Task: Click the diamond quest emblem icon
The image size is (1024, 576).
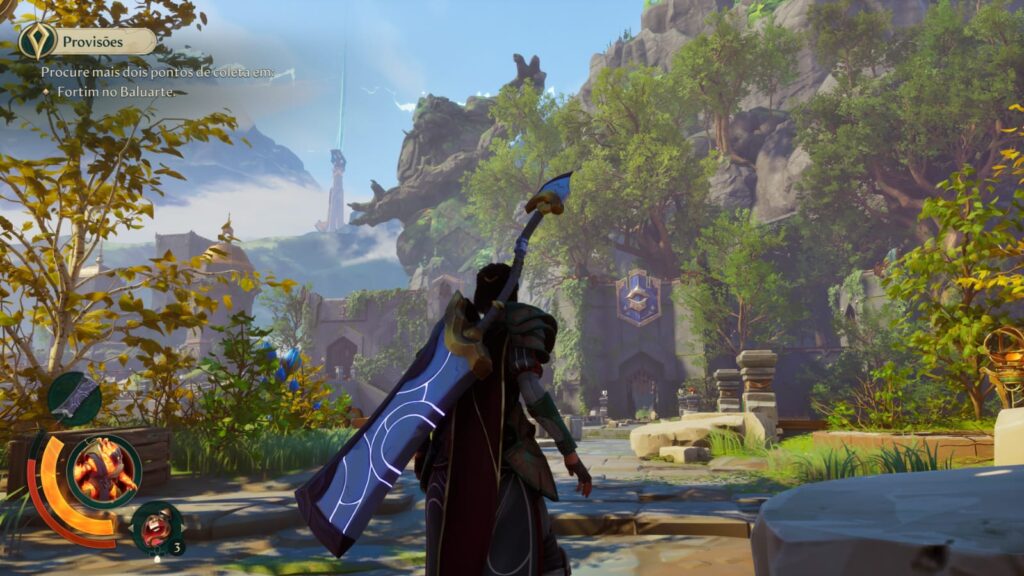Action: coord(36,41)
